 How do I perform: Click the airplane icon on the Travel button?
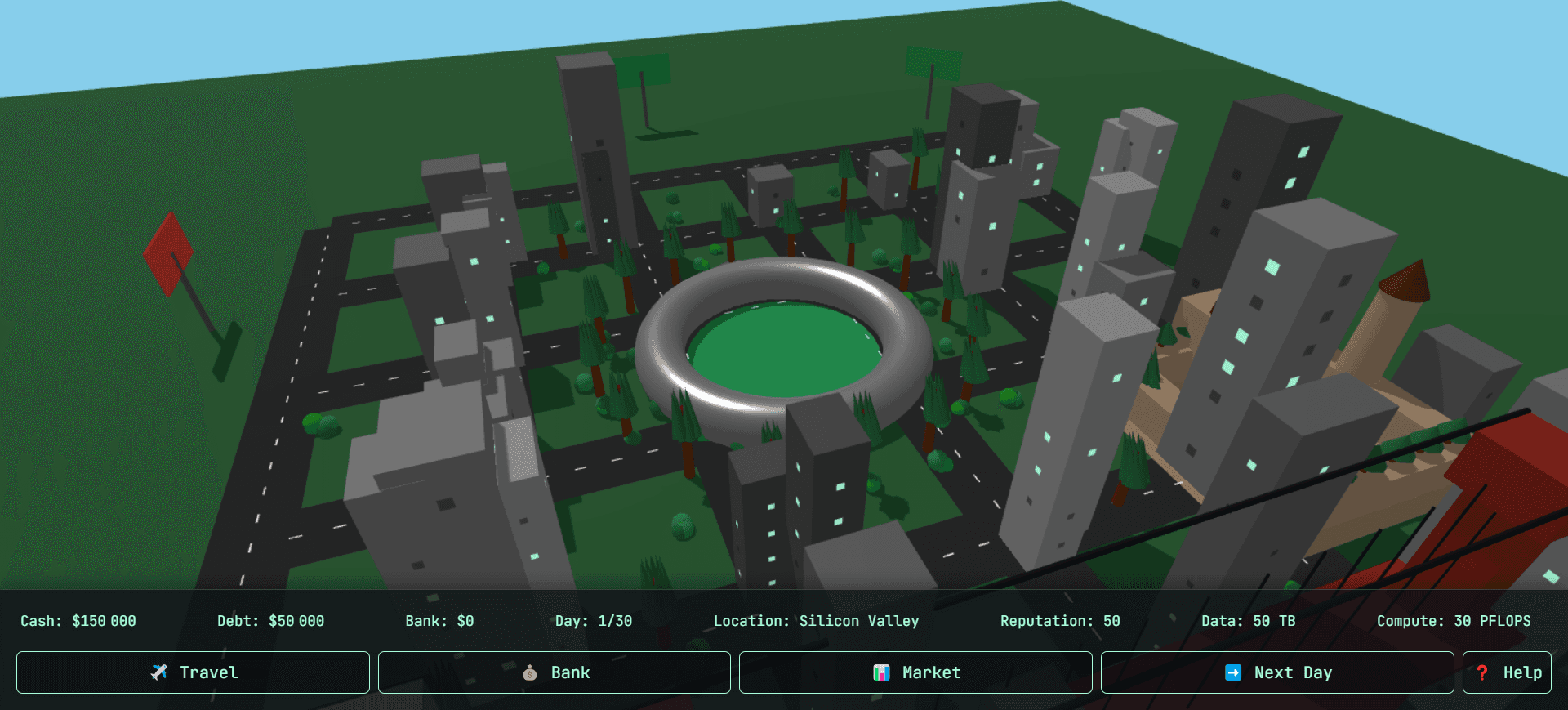160,672
